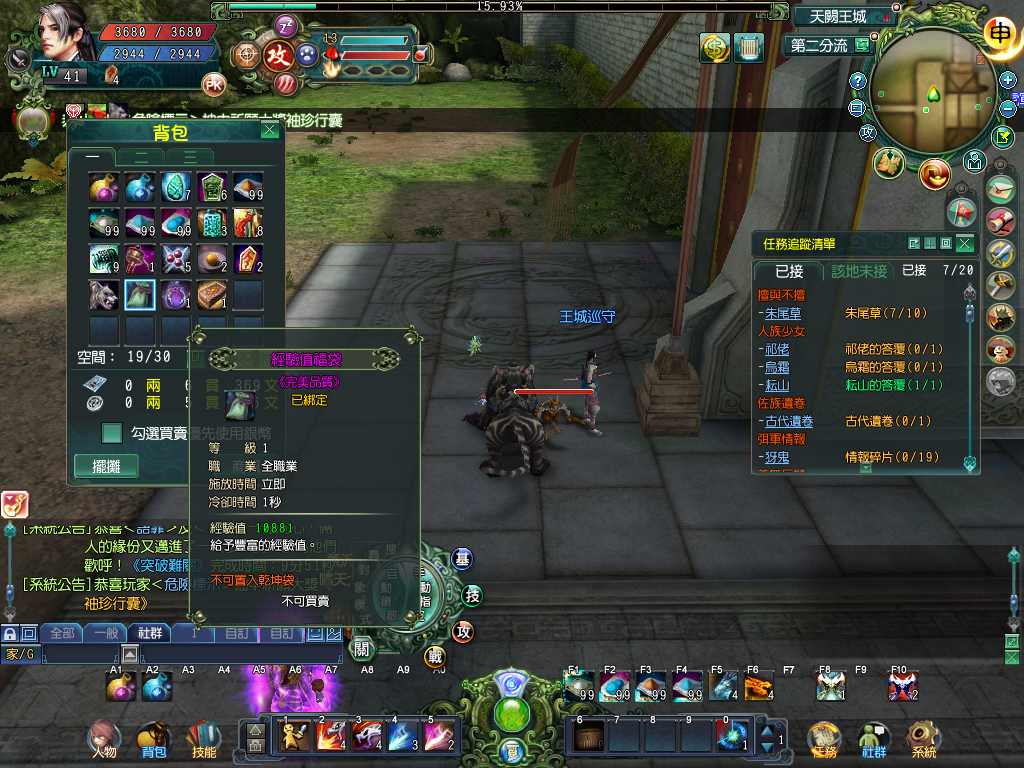
Task: Open the 社群 community menu icon
Action: coord(874,739)
